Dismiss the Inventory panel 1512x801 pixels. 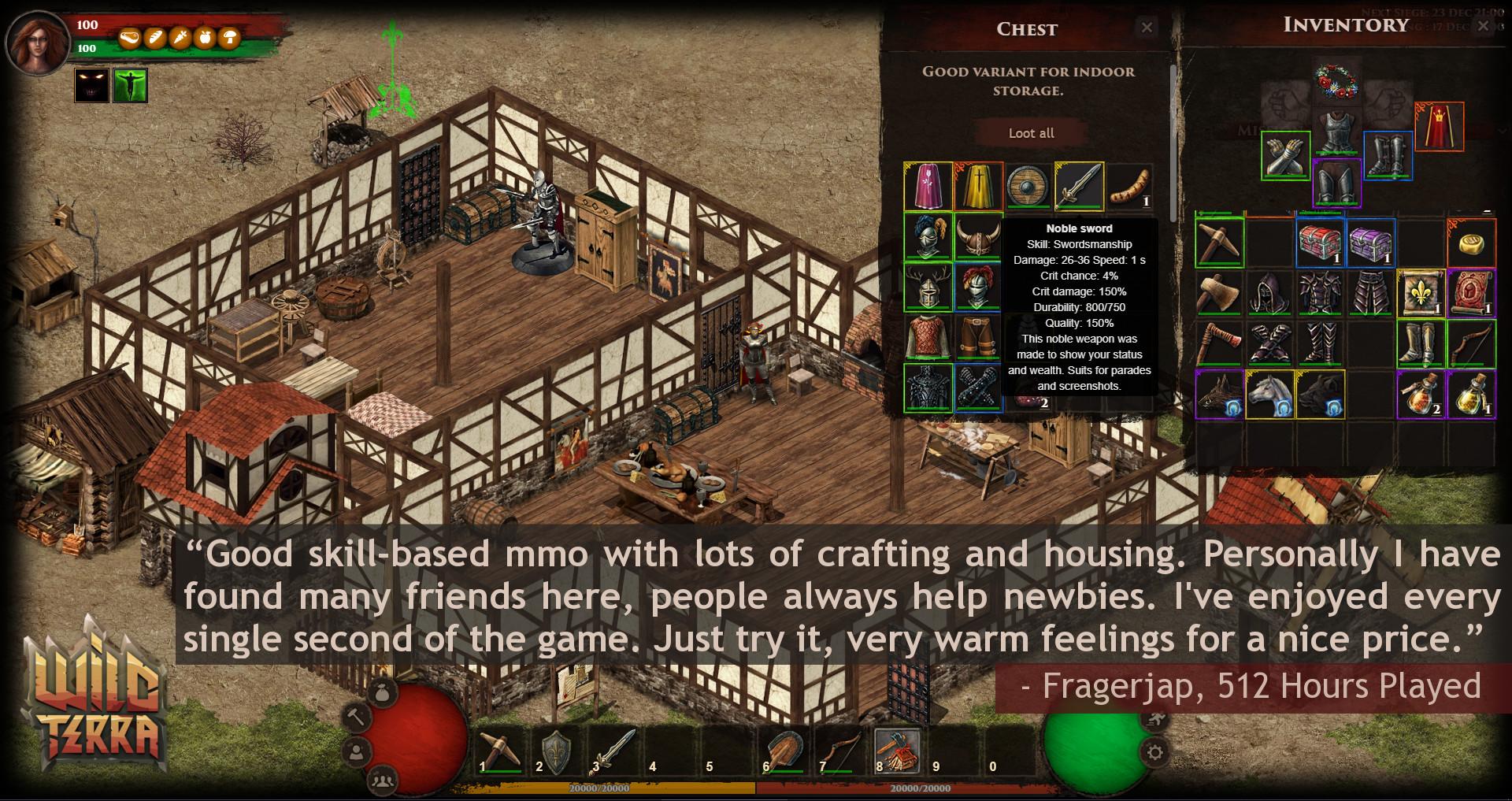point(1484,26)
